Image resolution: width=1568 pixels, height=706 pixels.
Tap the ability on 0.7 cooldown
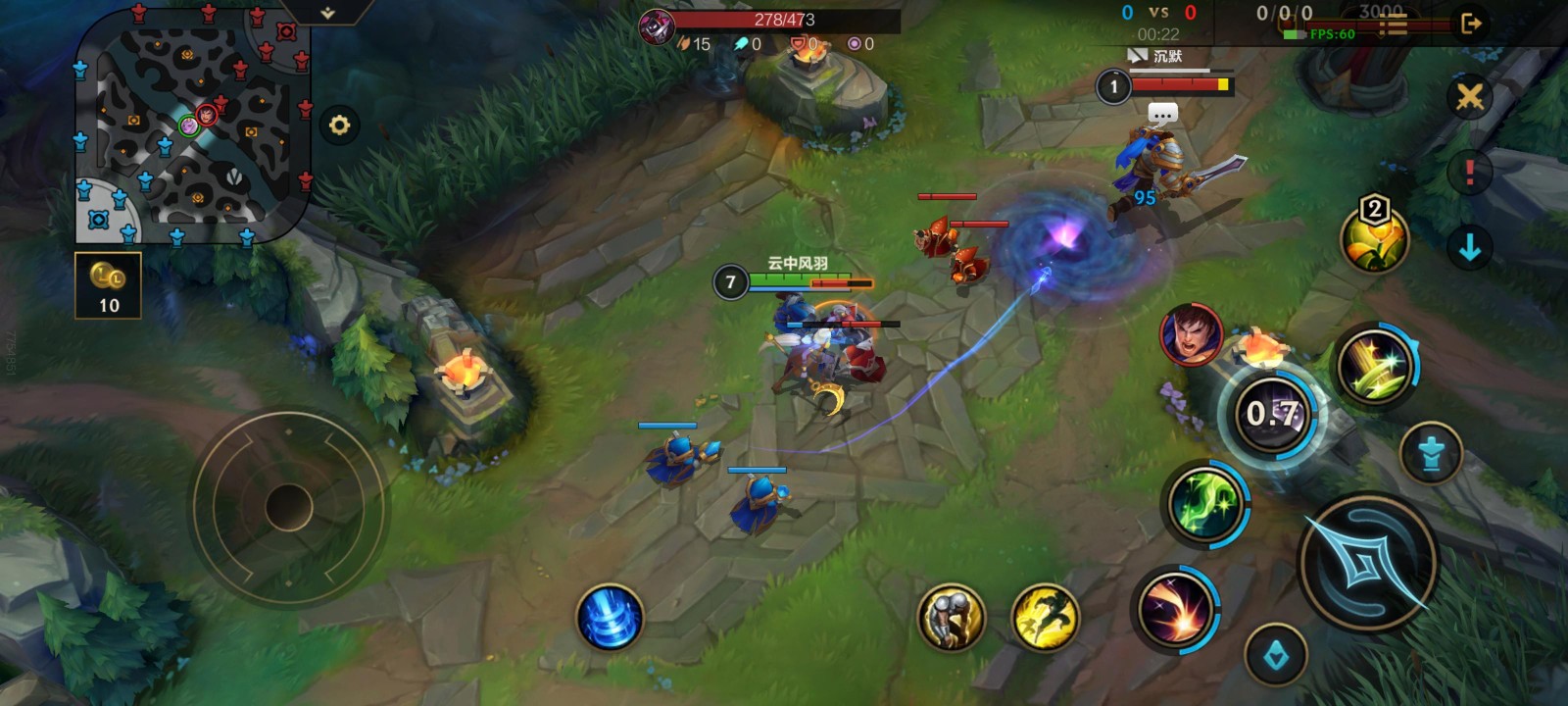(1272, 415)
